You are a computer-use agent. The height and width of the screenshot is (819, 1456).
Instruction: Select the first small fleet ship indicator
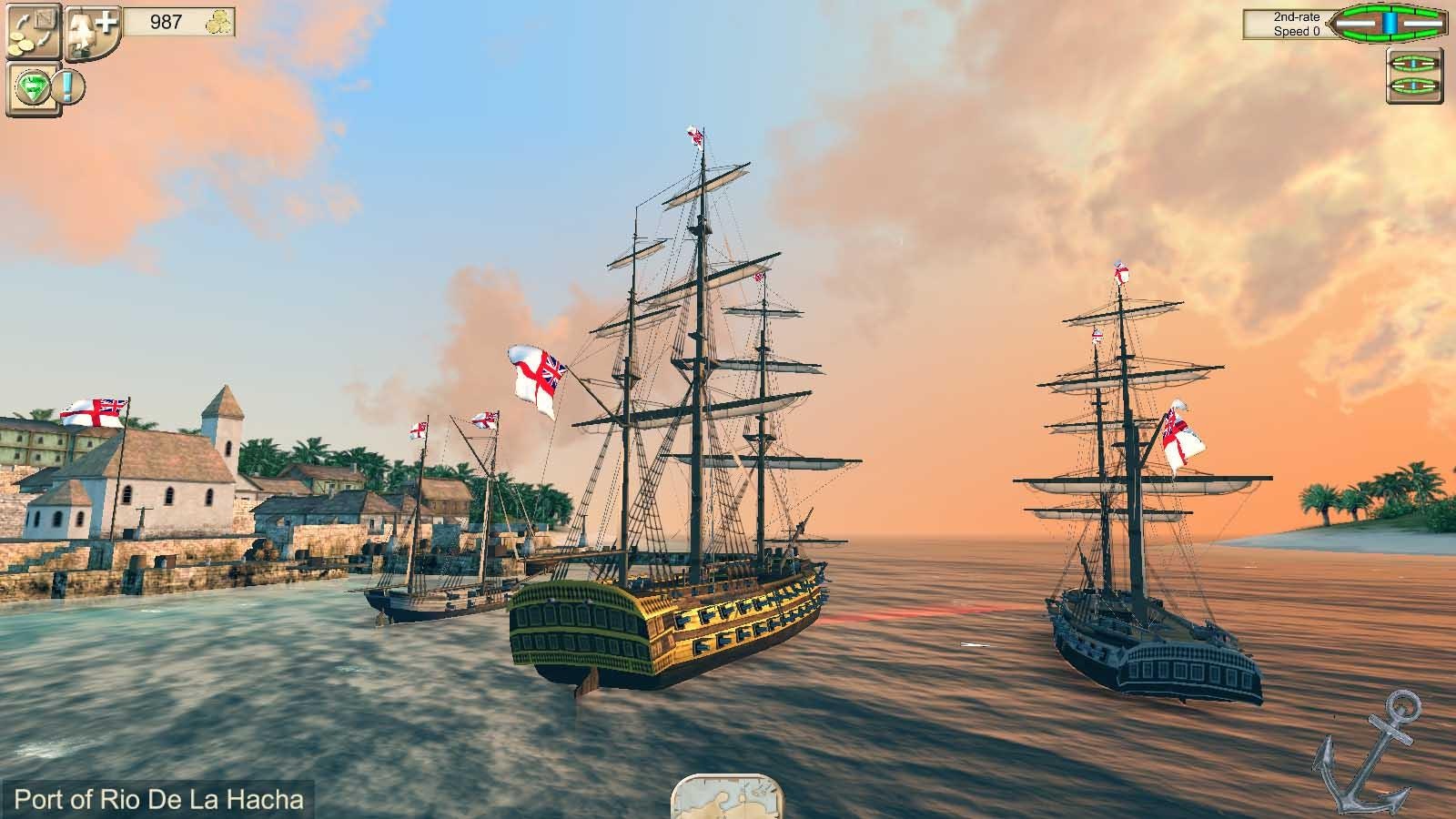coord(1412,64)
